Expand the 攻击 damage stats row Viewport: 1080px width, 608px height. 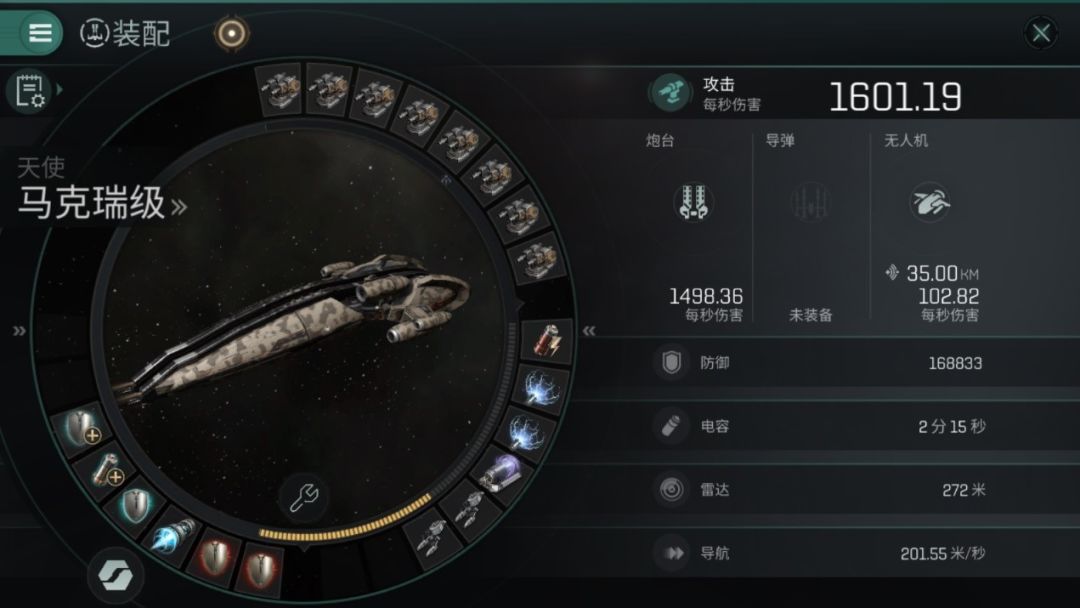[860, 94]
